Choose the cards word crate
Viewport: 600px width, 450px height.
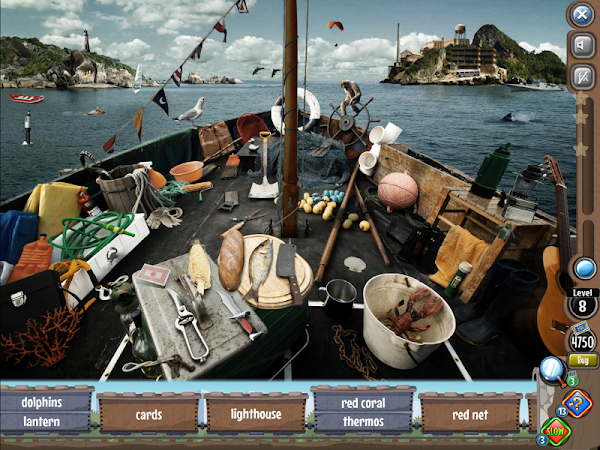(x=149, y=413)
